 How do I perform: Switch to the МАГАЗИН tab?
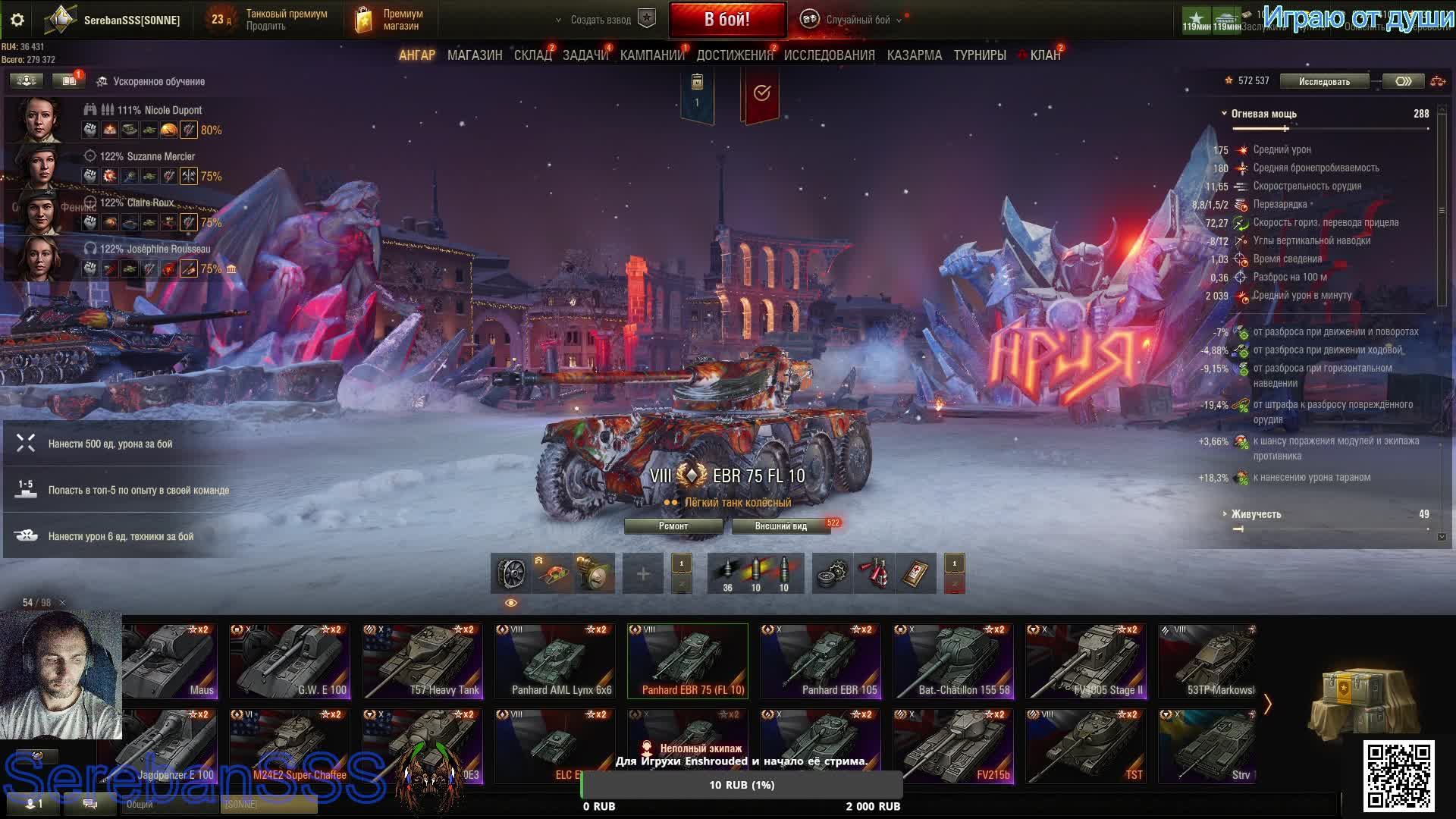tap(474, 55)
